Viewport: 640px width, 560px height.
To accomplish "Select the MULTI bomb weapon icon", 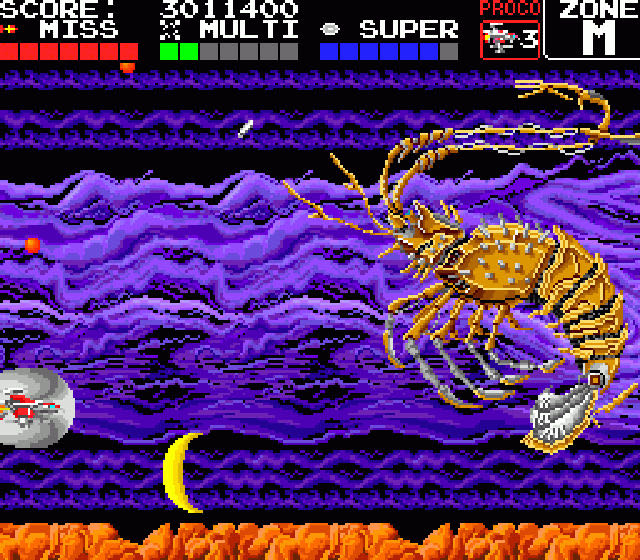I will (x=169, y=29).
